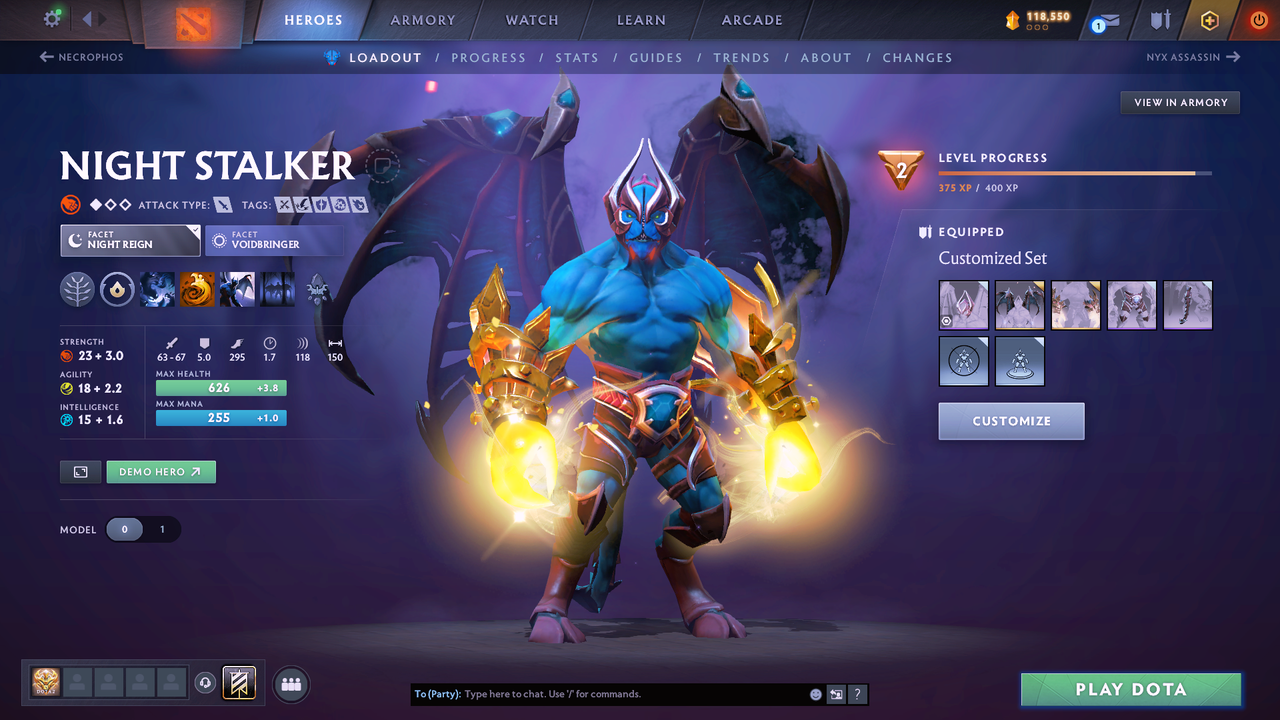Click the power button to exit

click(1258, 19)
